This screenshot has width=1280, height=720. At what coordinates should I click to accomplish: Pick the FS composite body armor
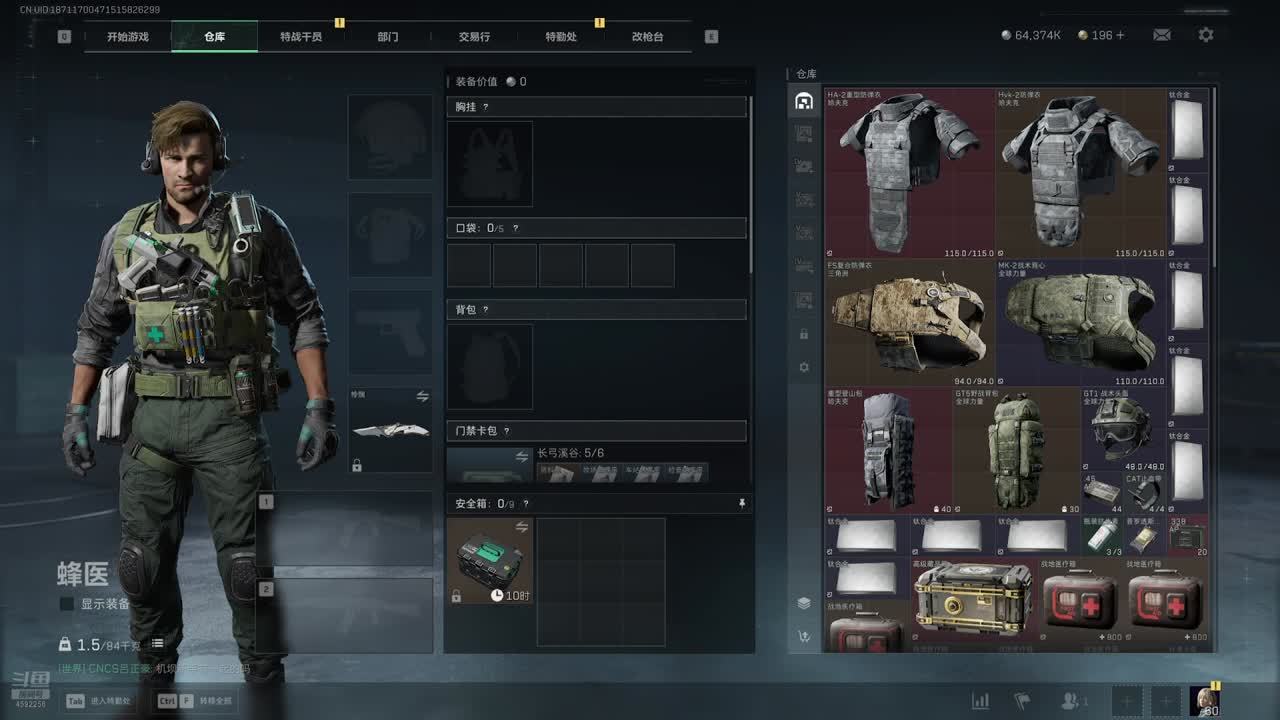point(910,323)
